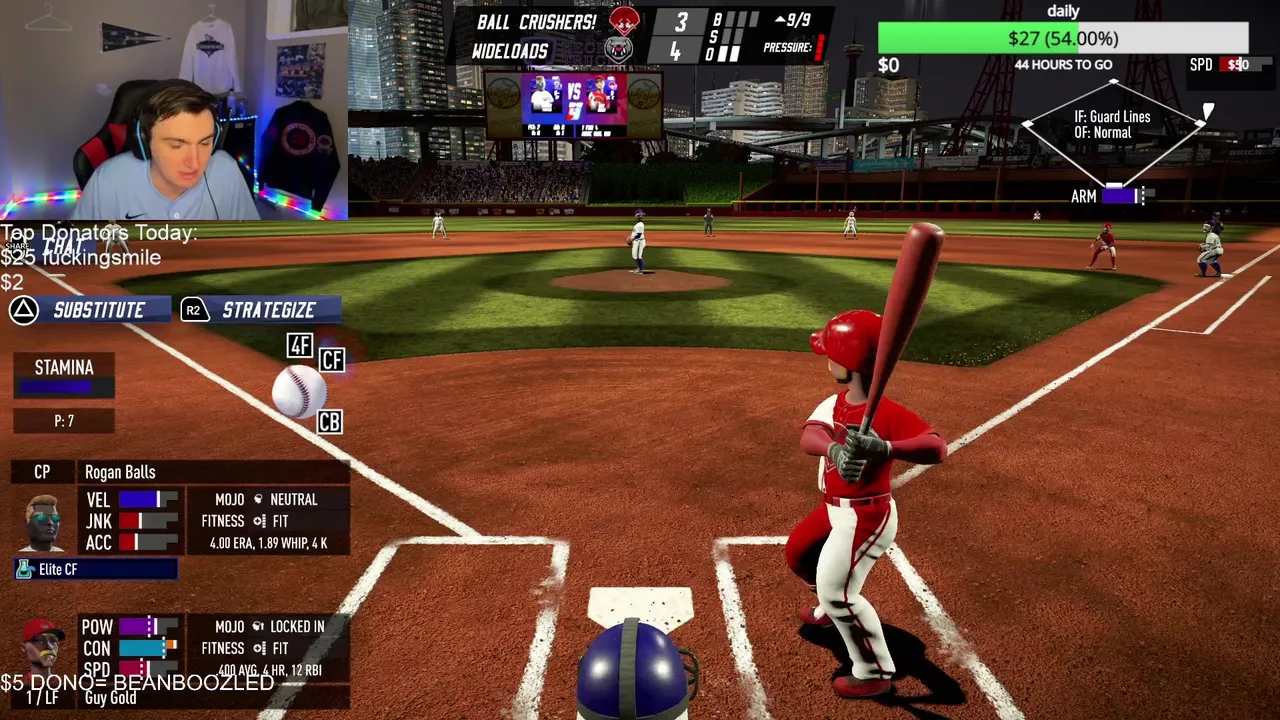Click batter Guy Gold's portrait

pos(42,645)
